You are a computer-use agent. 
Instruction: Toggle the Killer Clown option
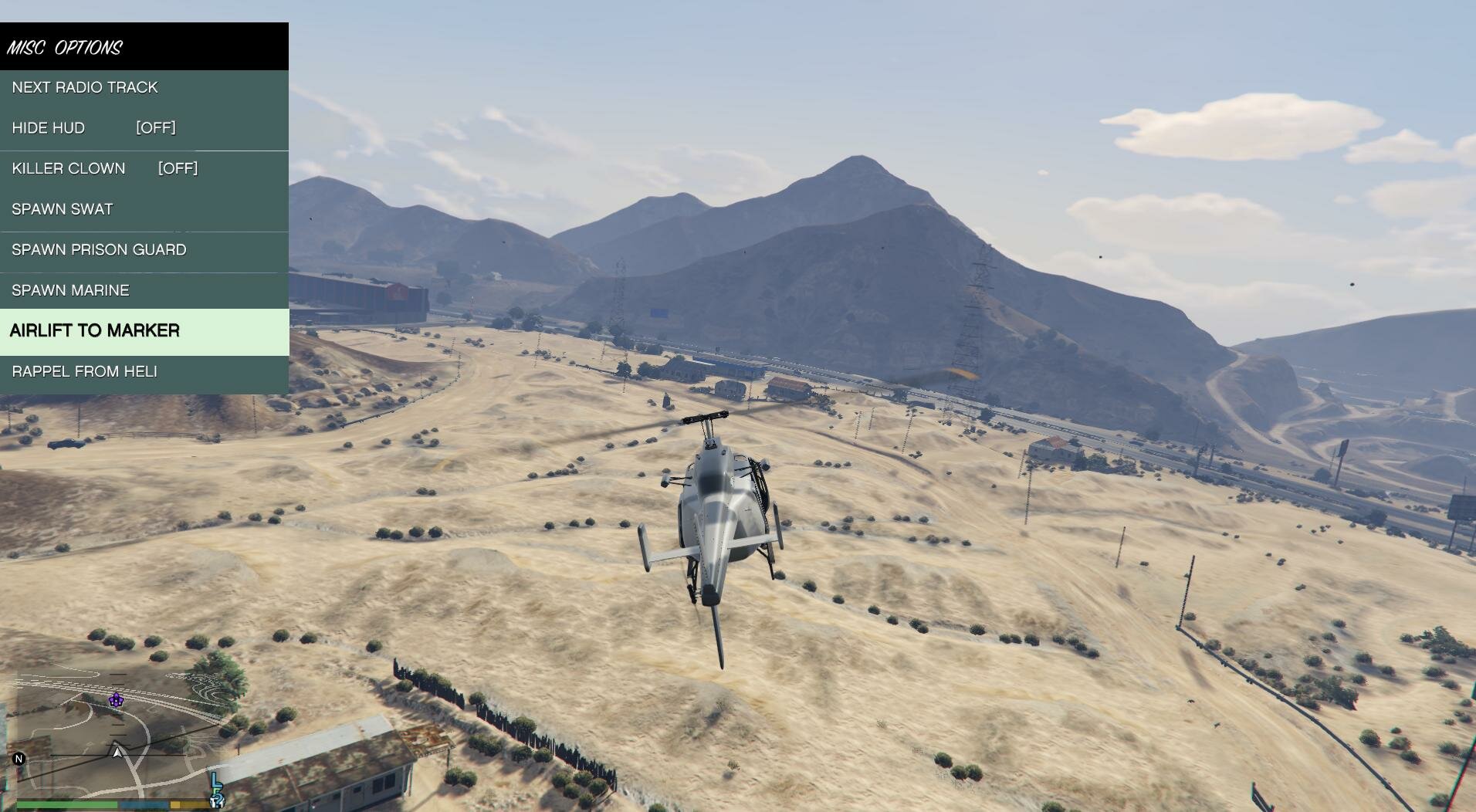tap(104, 169)
